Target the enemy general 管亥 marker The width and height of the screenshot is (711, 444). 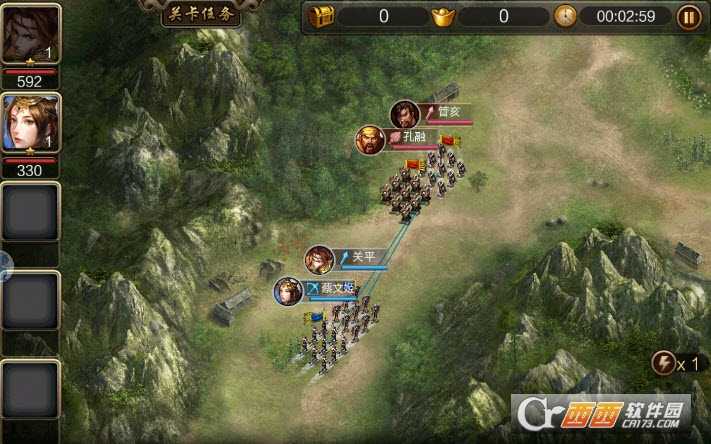pos(405,115)
